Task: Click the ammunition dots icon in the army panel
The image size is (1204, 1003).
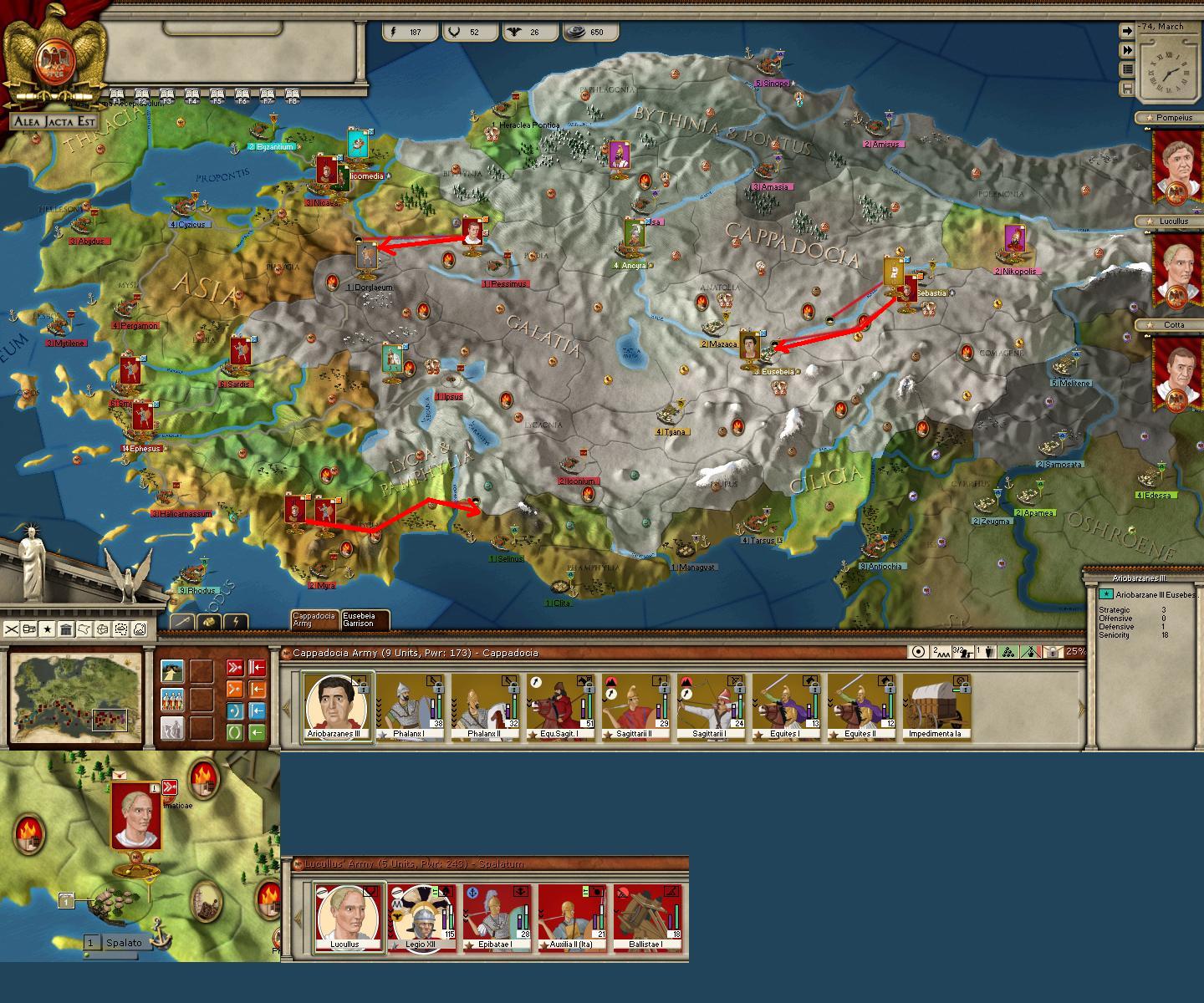Action: point(1008,653)
